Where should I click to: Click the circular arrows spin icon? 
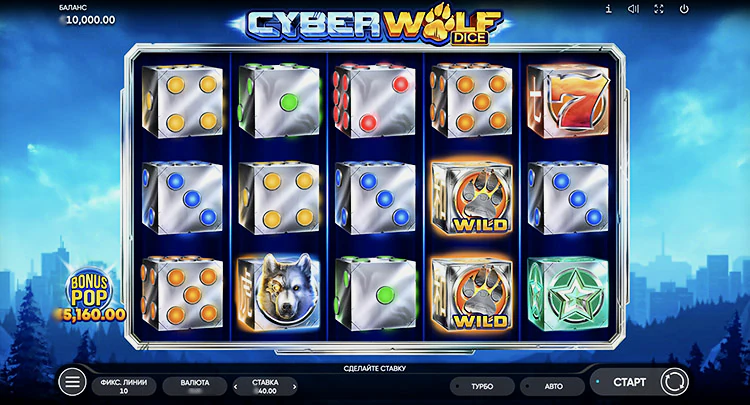(x=674, y=381)
